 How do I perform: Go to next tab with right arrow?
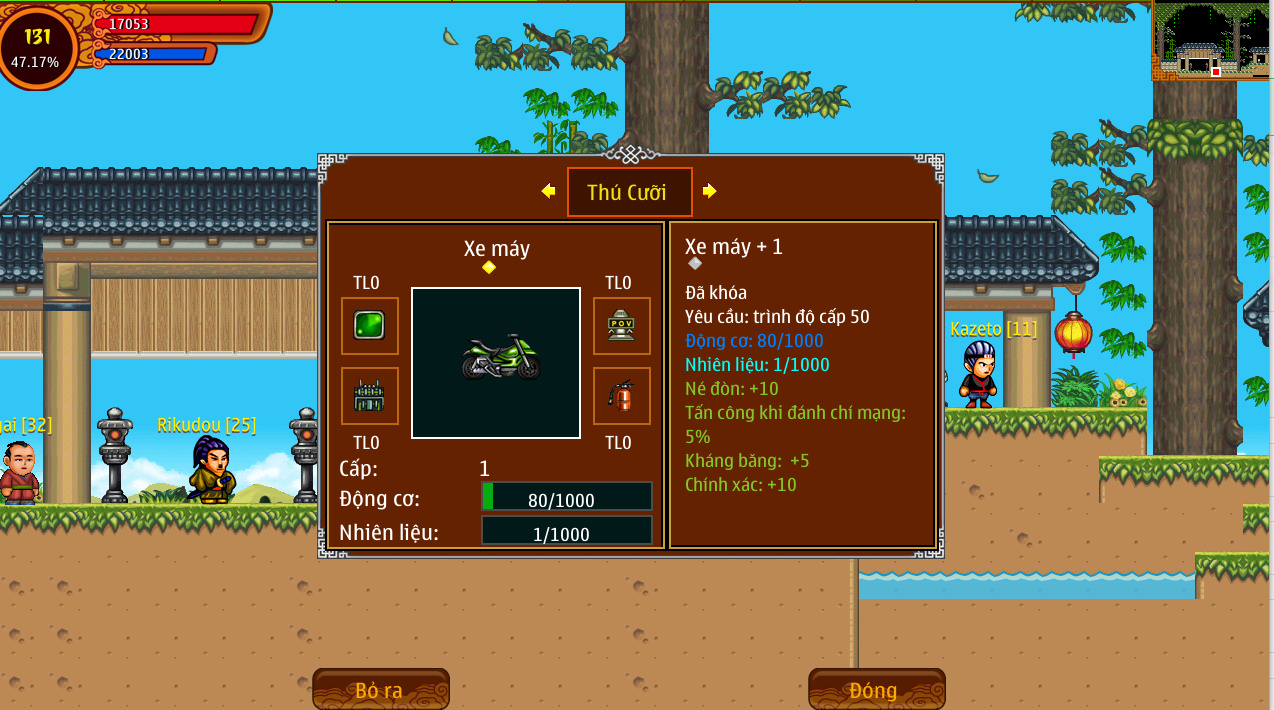tap(709, 191)
